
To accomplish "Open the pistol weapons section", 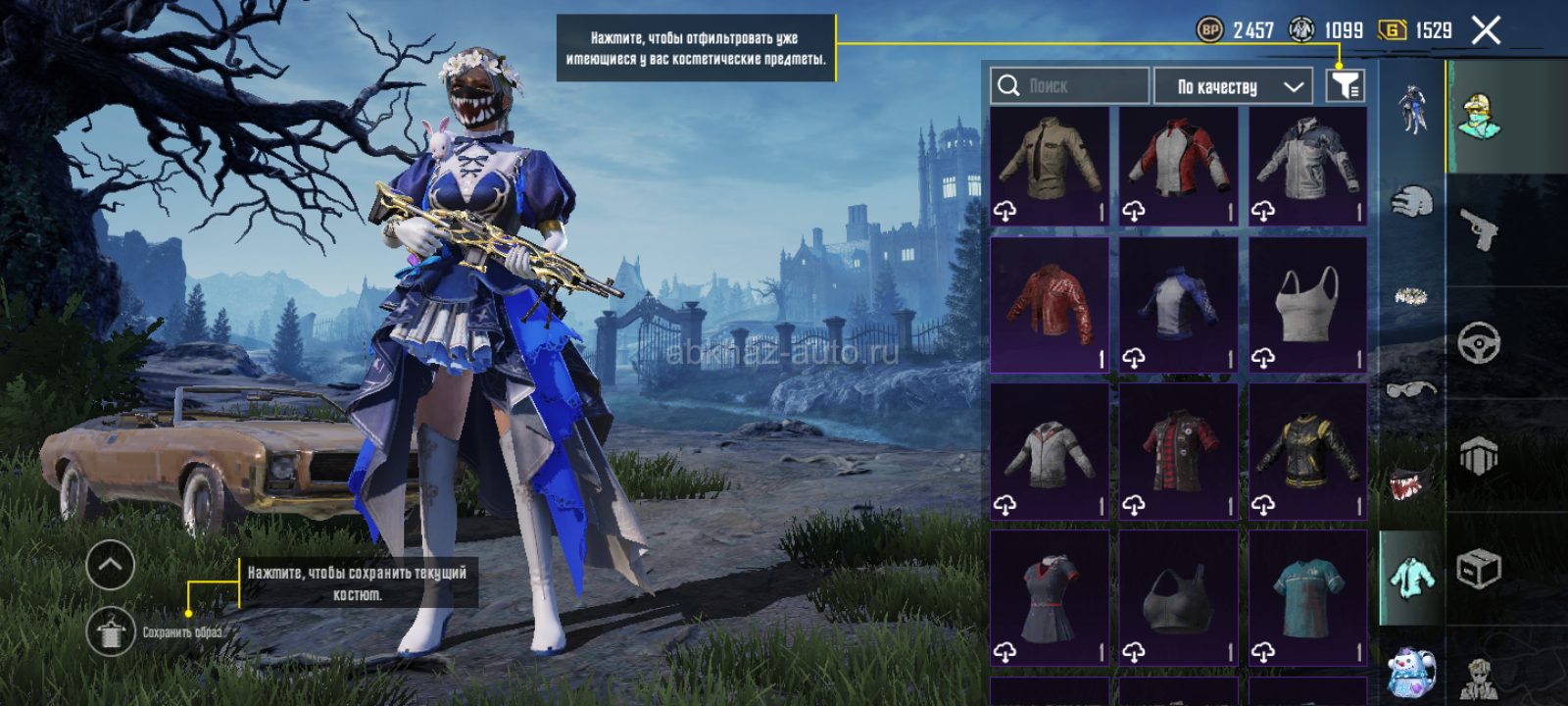I will [x=1479, y=230].
